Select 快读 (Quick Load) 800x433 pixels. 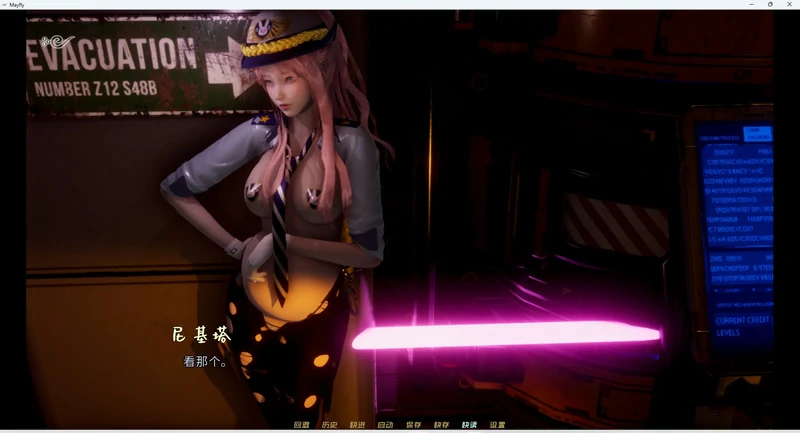pyautogui.click(x=469, y=425)
